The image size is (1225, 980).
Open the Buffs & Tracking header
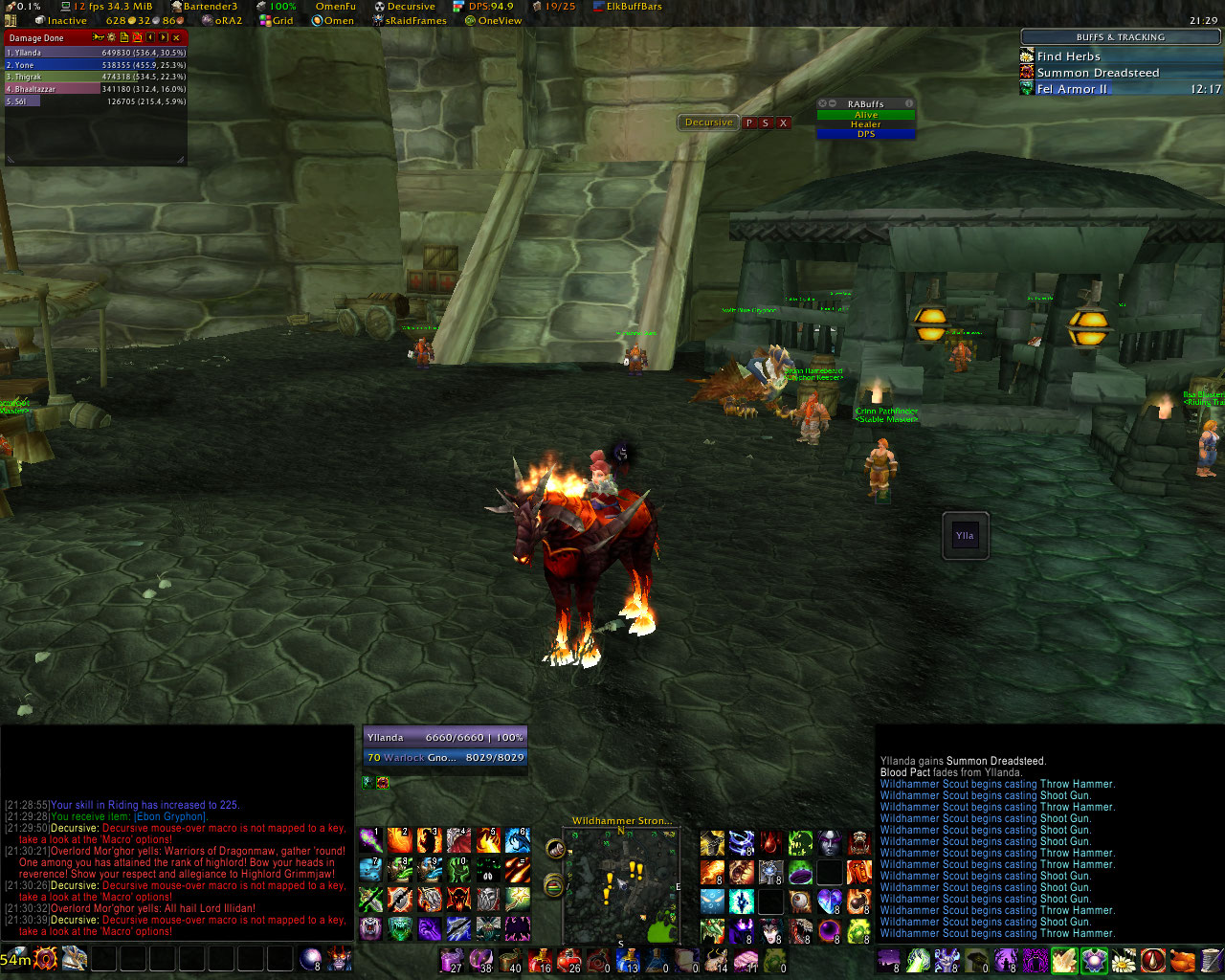(1120, 37)
